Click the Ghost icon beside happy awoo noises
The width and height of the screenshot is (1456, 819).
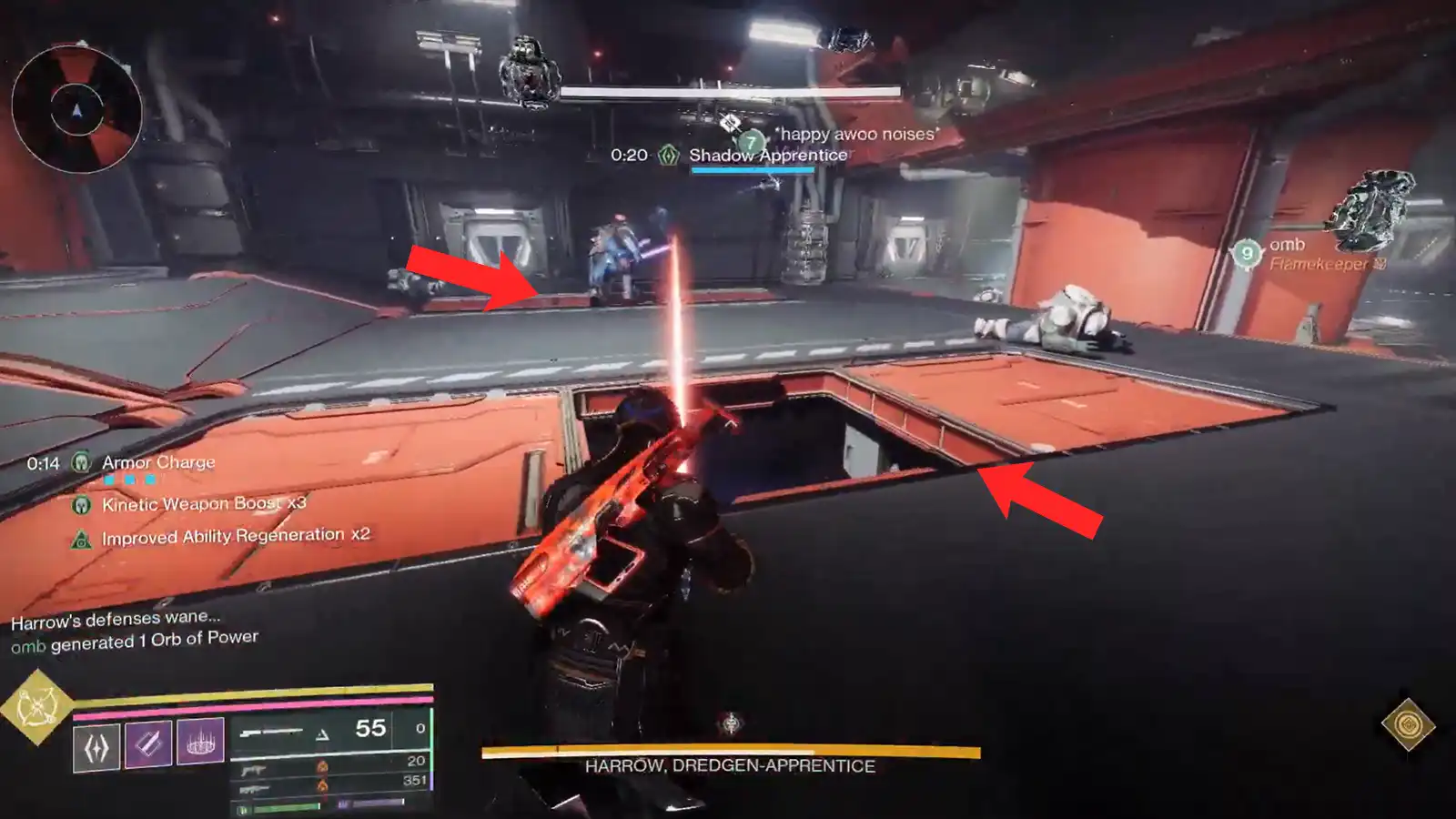[728, 121]
